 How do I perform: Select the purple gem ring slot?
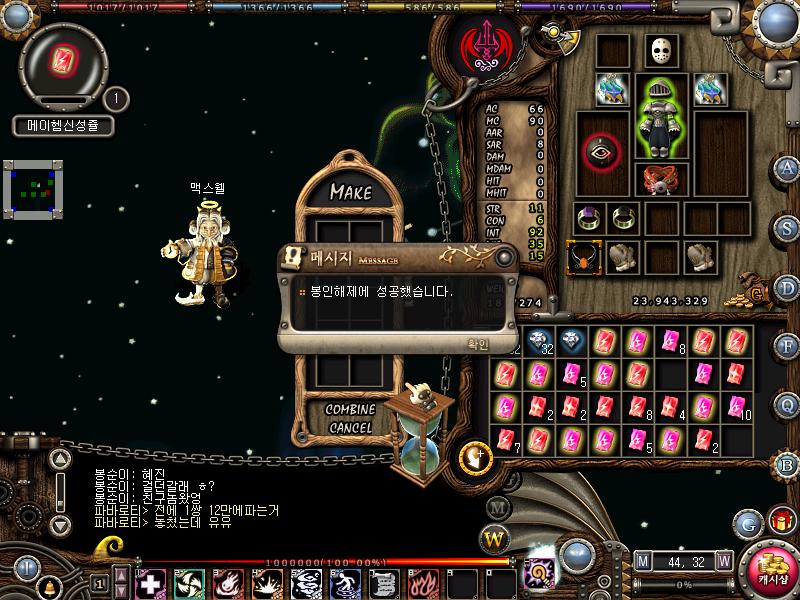[588, 218]
